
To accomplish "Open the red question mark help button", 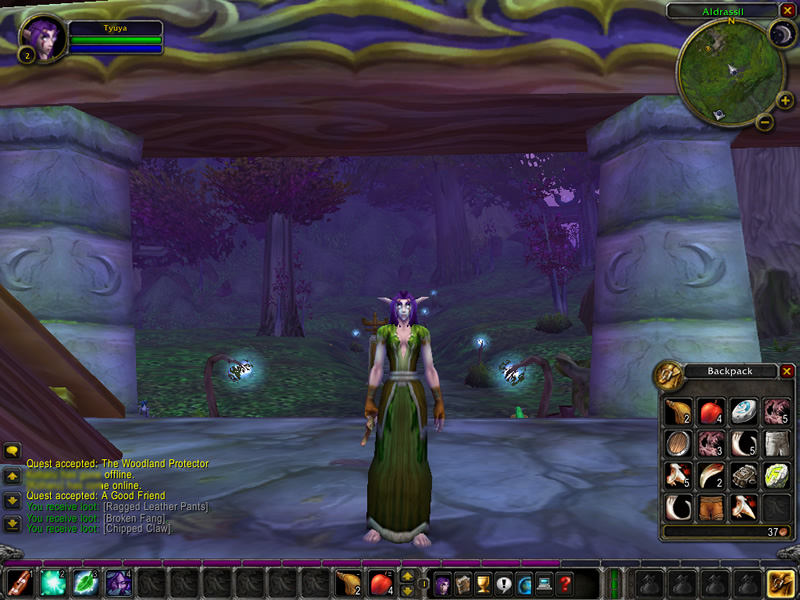I will click(x=566, y=583).
